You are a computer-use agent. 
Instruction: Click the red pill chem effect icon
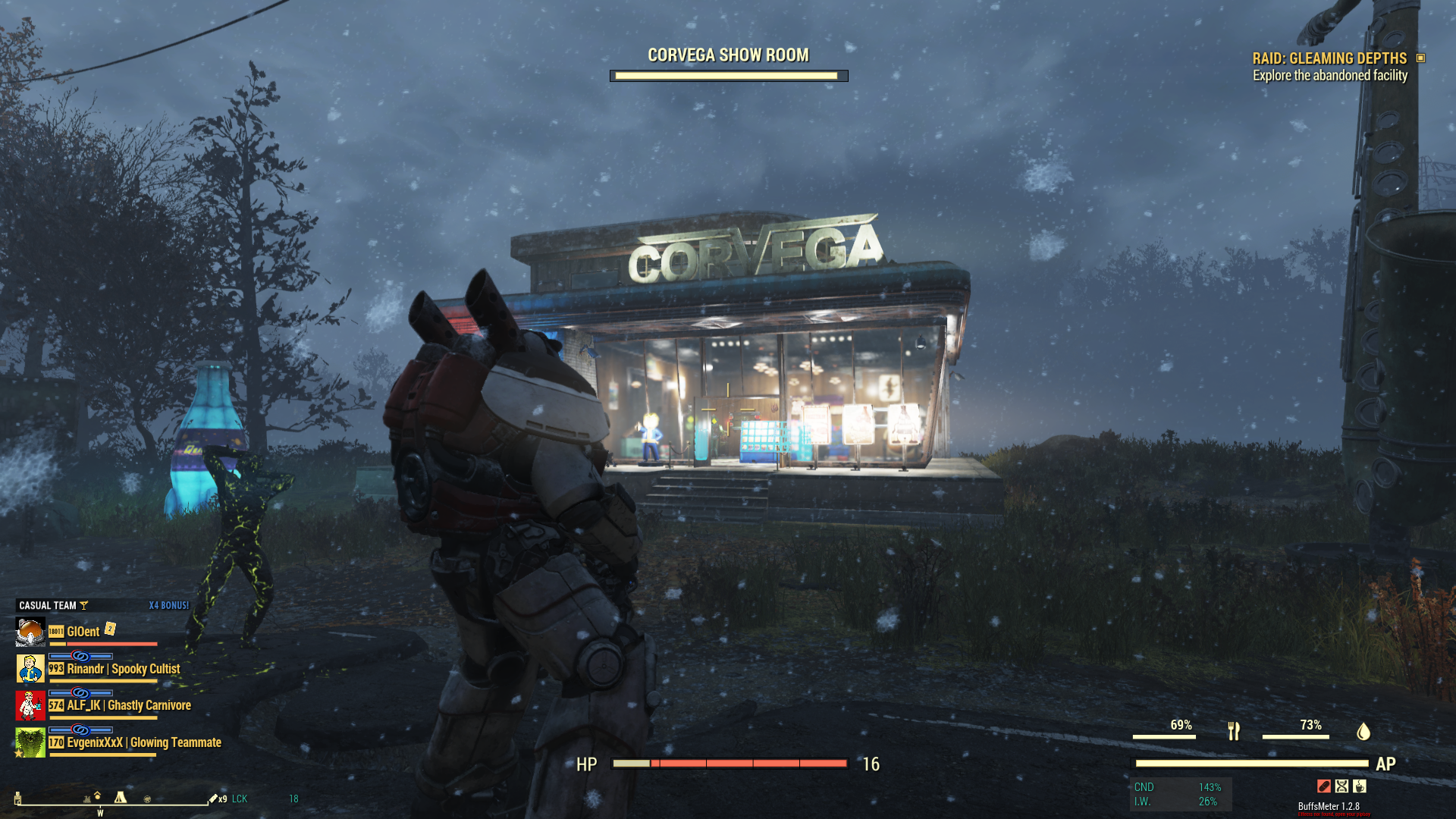pos(1324,786)
